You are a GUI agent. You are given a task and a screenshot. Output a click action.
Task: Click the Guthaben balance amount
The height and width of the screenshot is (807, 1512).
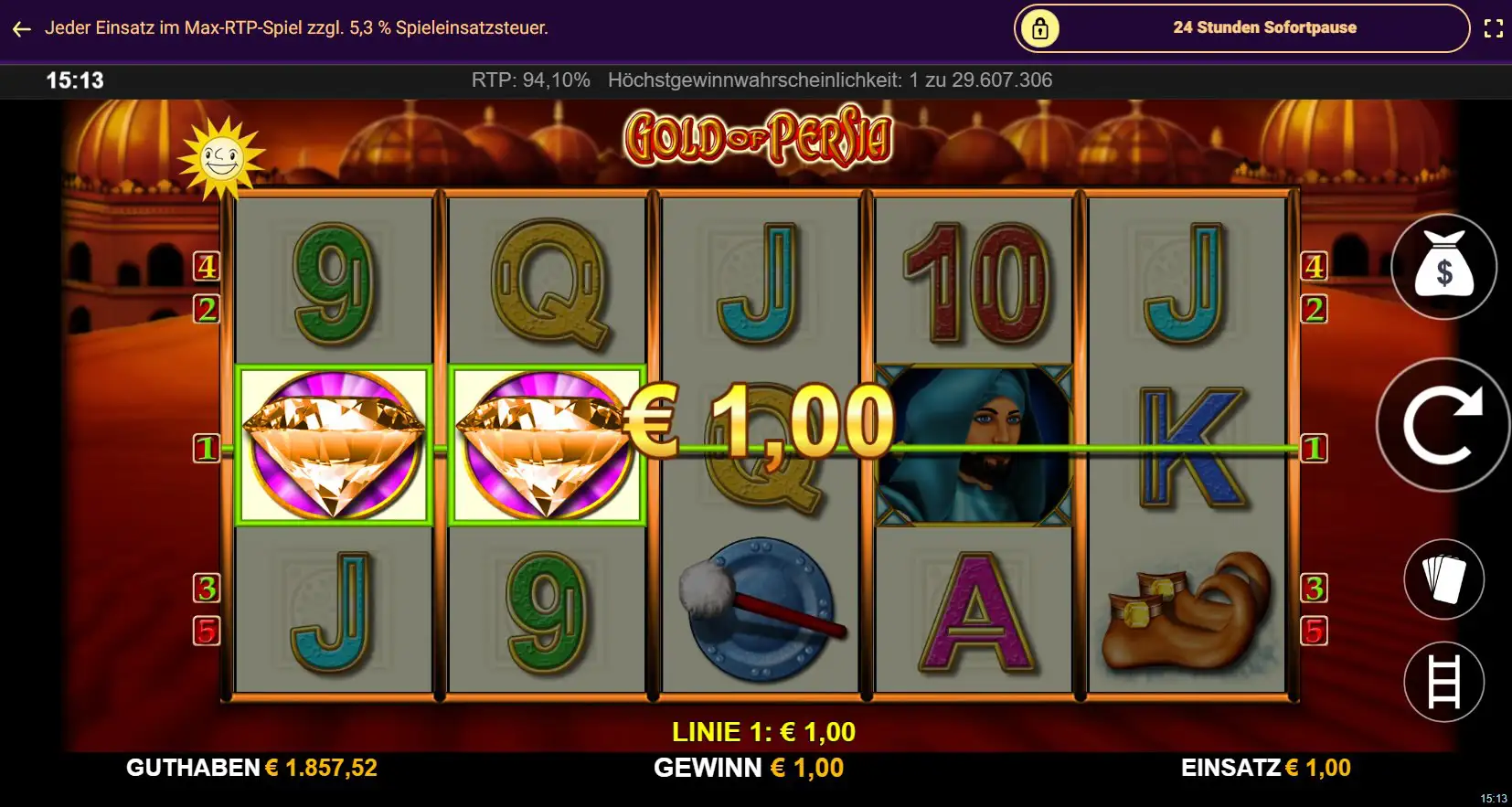tap(322, 768)
